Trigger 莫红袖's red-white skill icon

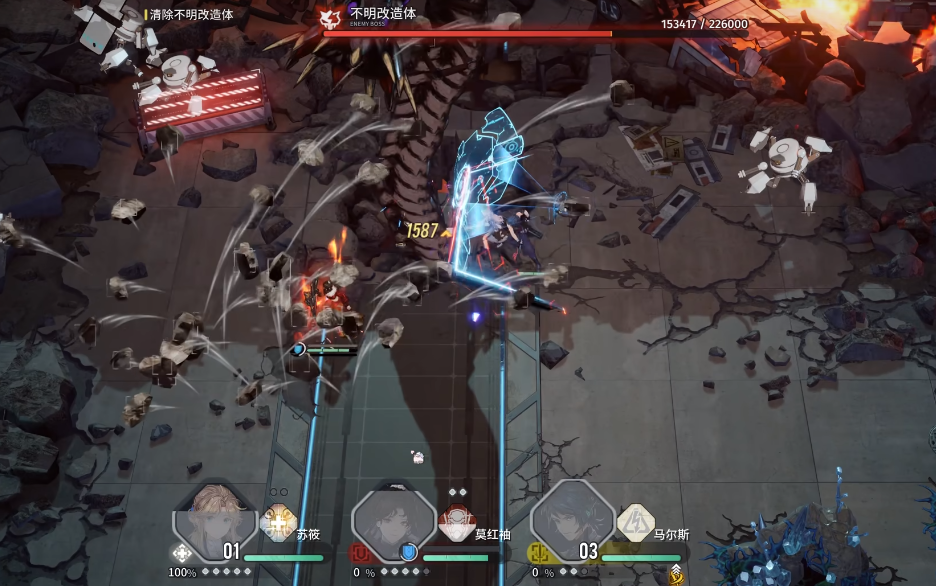click(x=456, y=522)
